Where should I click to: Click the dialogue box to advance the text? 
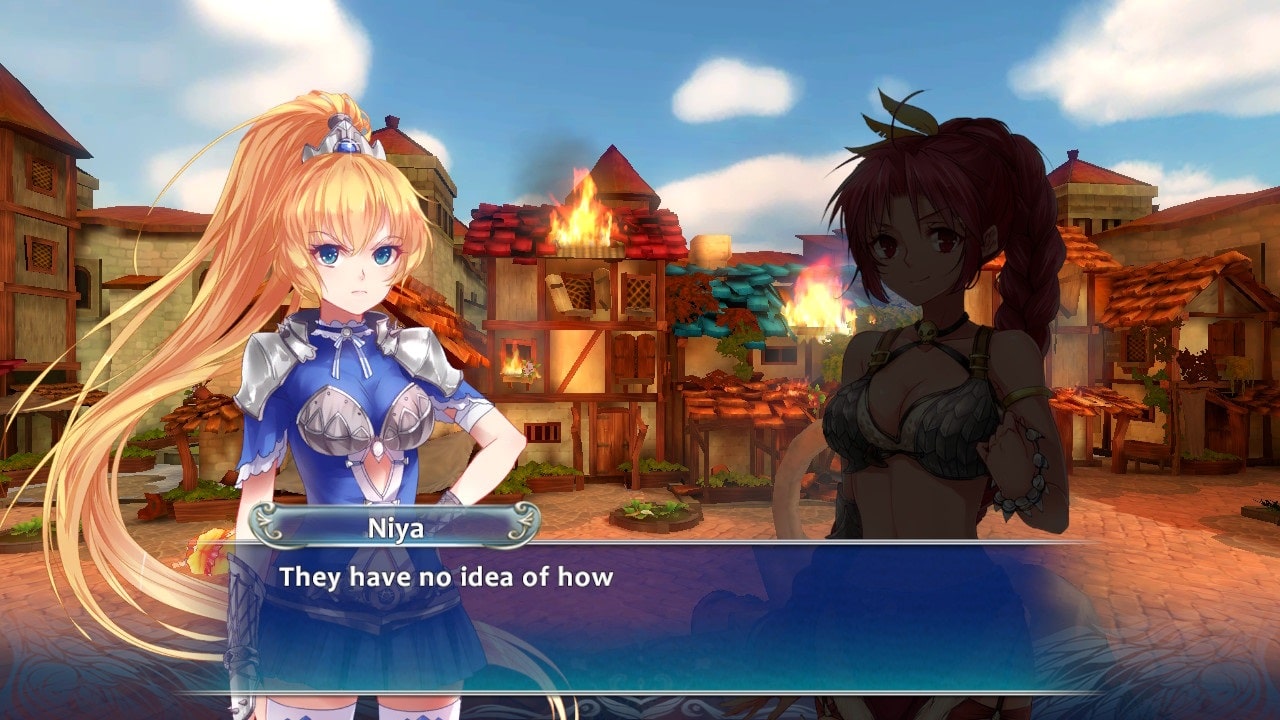(640, 615)
